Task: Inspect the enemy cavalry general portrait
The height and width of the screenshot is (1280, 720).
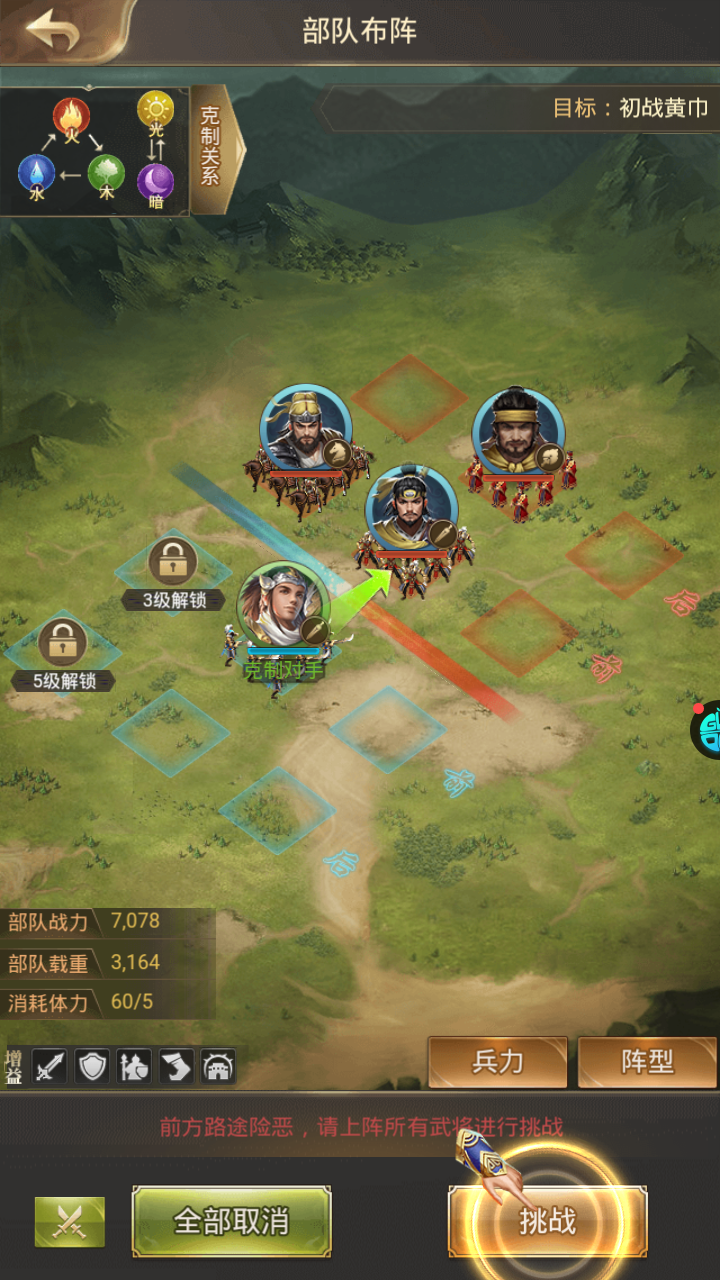Action: 305,430
